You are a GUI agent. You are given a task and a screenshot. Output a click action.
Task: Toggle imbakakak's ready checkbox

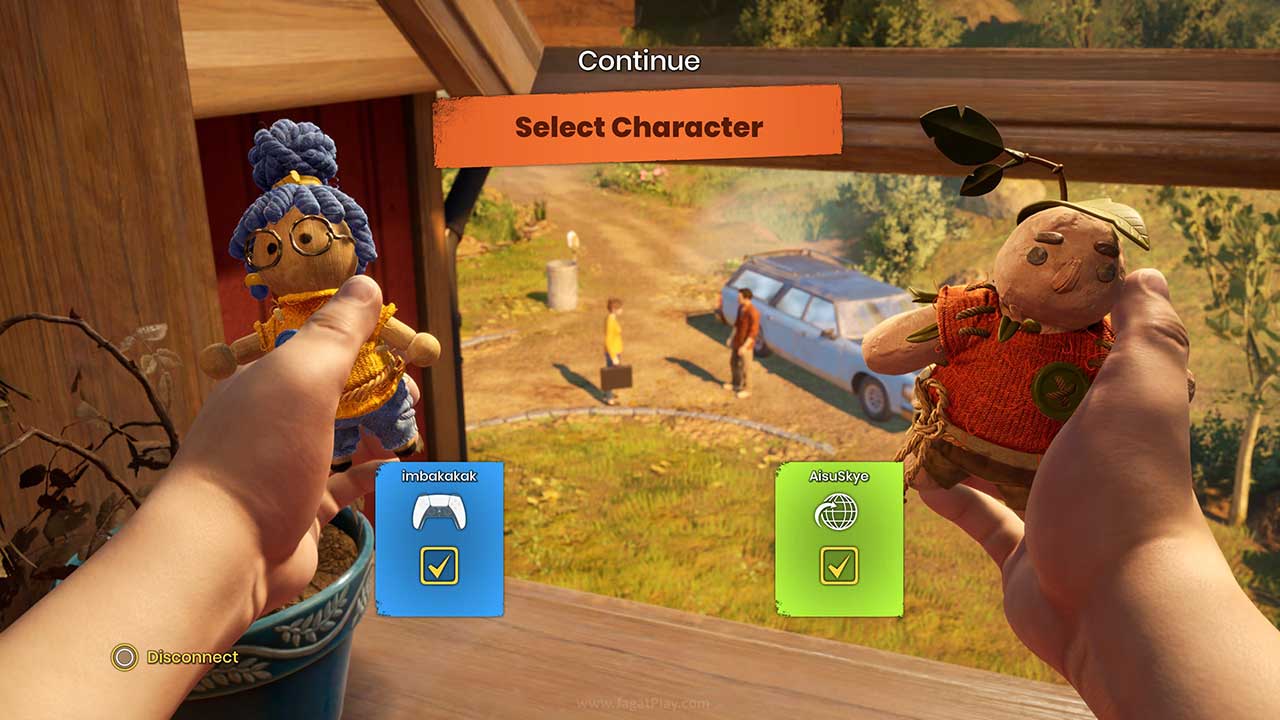tap(439, 566)
